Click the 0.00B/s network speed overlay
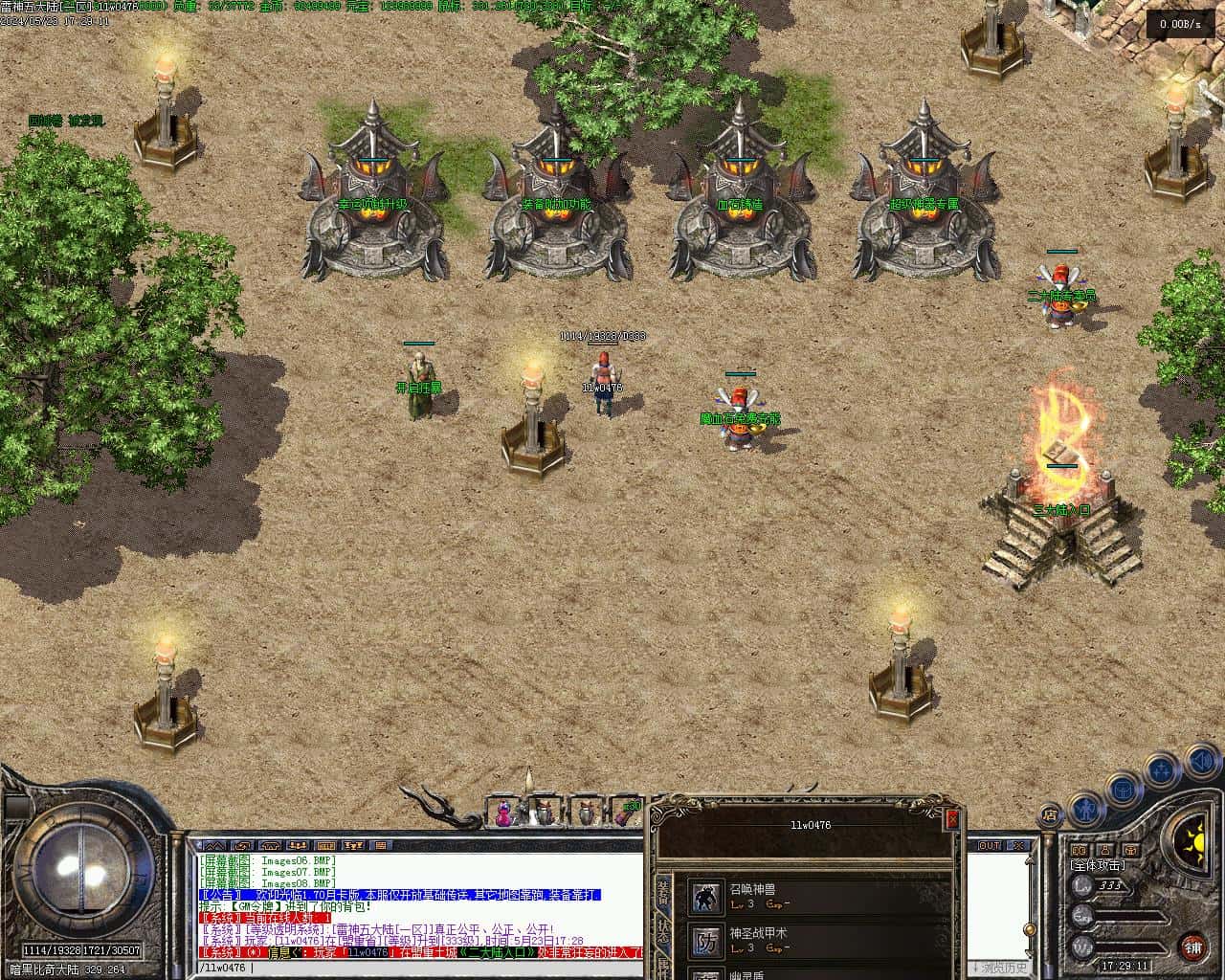1225x980 pixels. tap(1180, 24)
